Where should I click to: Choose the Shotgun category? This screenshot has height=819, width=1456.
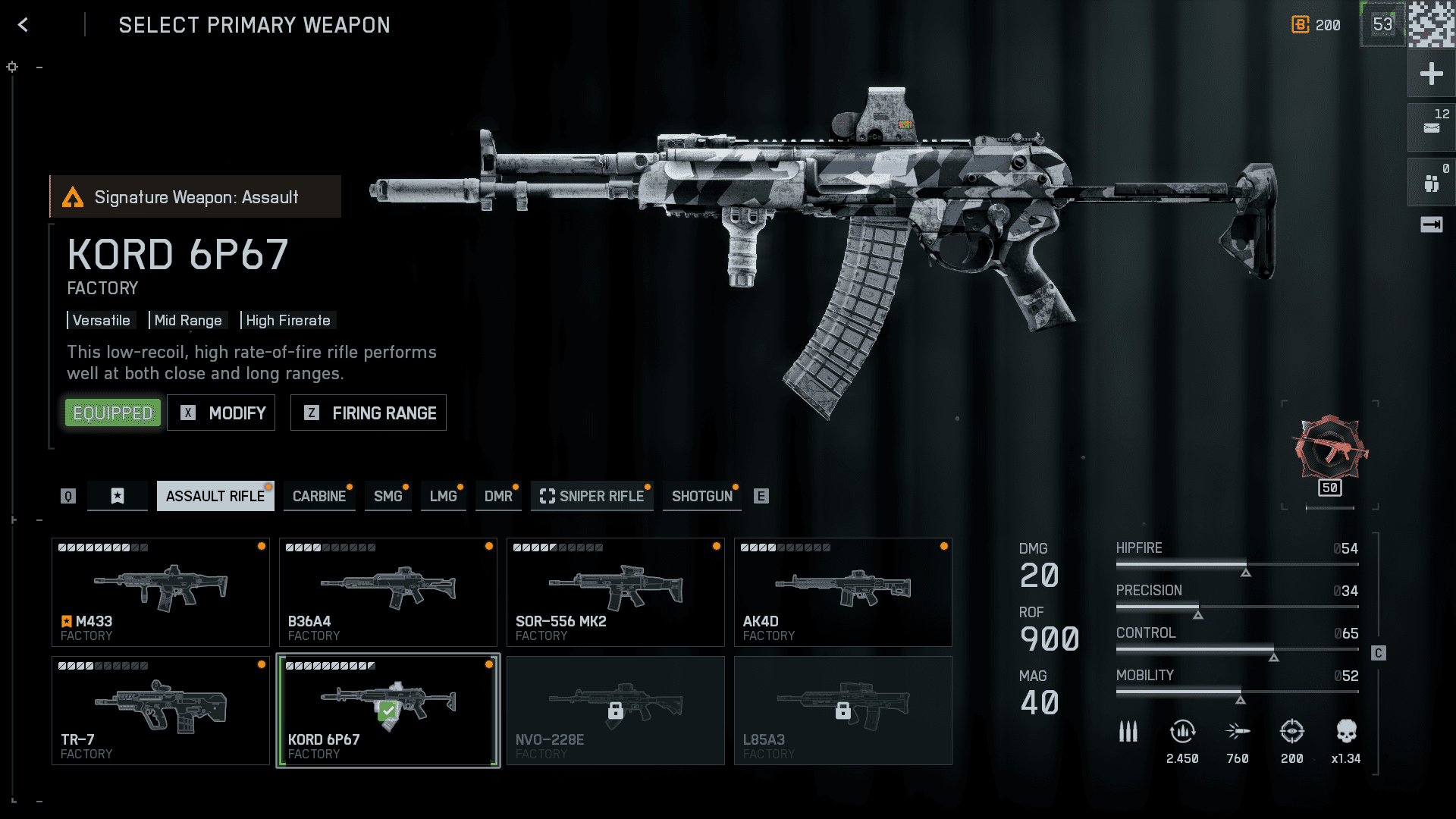(702, 496)
